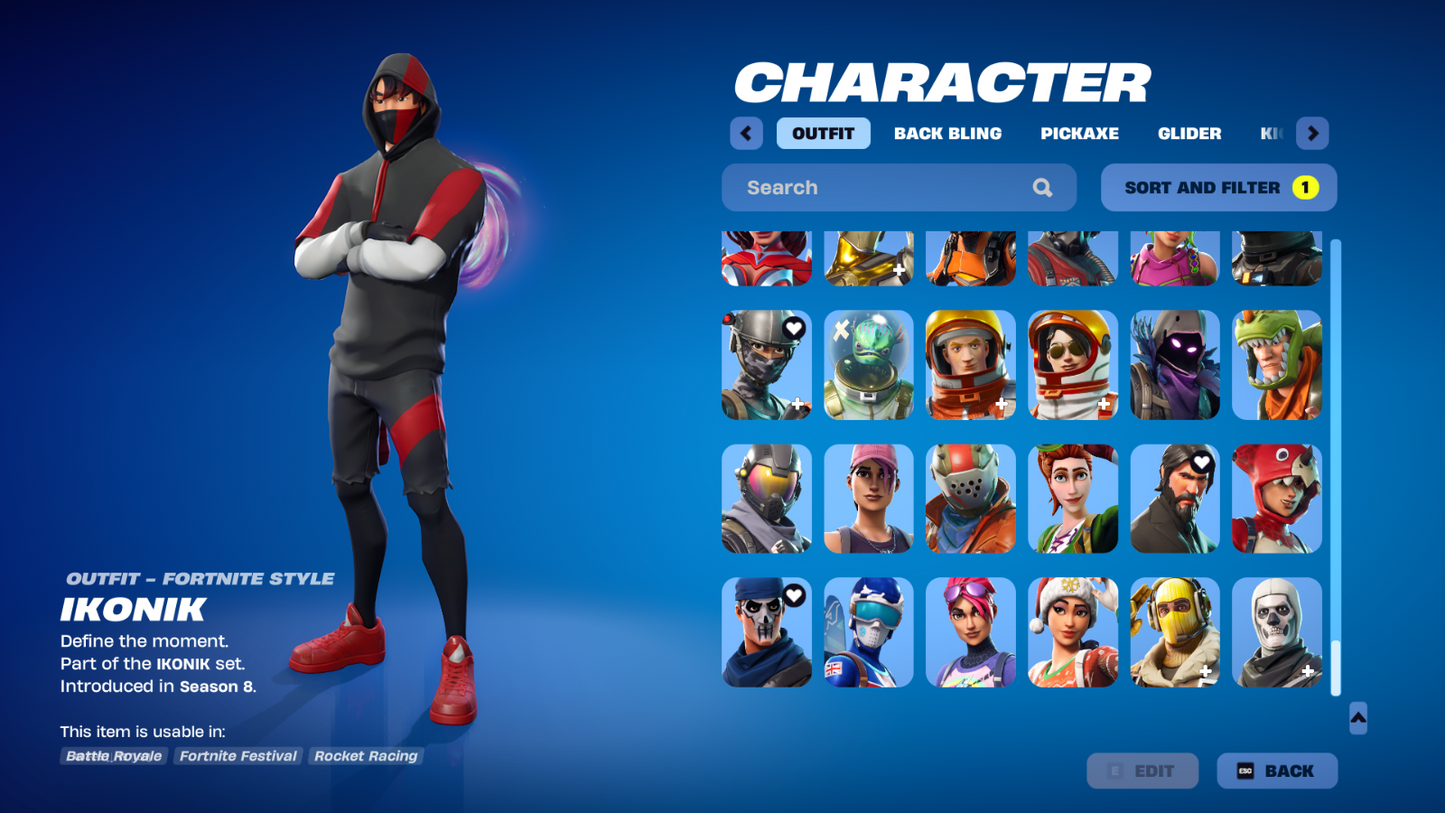Select the Rex dinosaur outfit
The image size is (1445, 813).
tap(1276, 364)
